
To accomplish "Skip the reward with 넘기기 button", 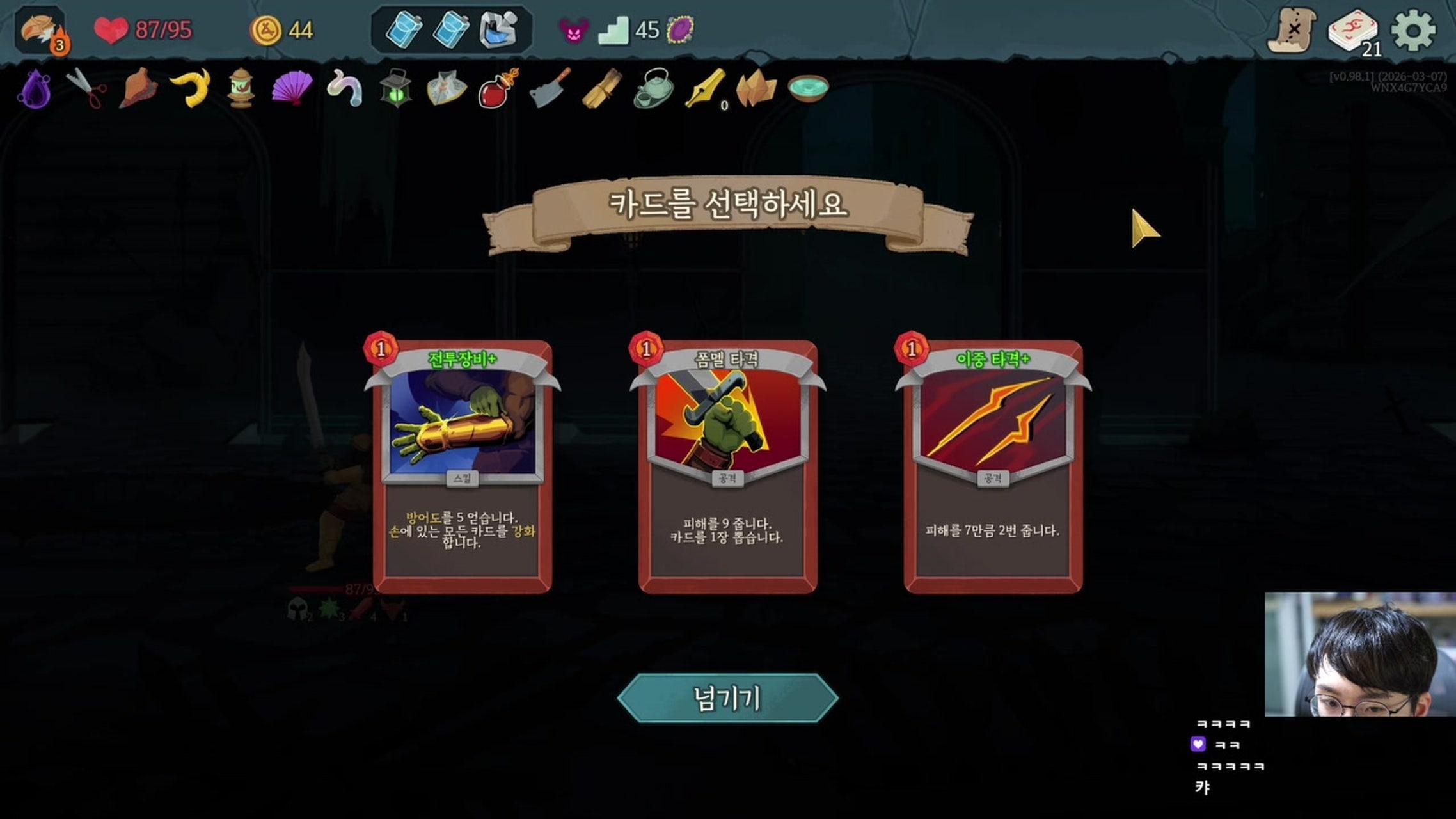I will point(727,698).
